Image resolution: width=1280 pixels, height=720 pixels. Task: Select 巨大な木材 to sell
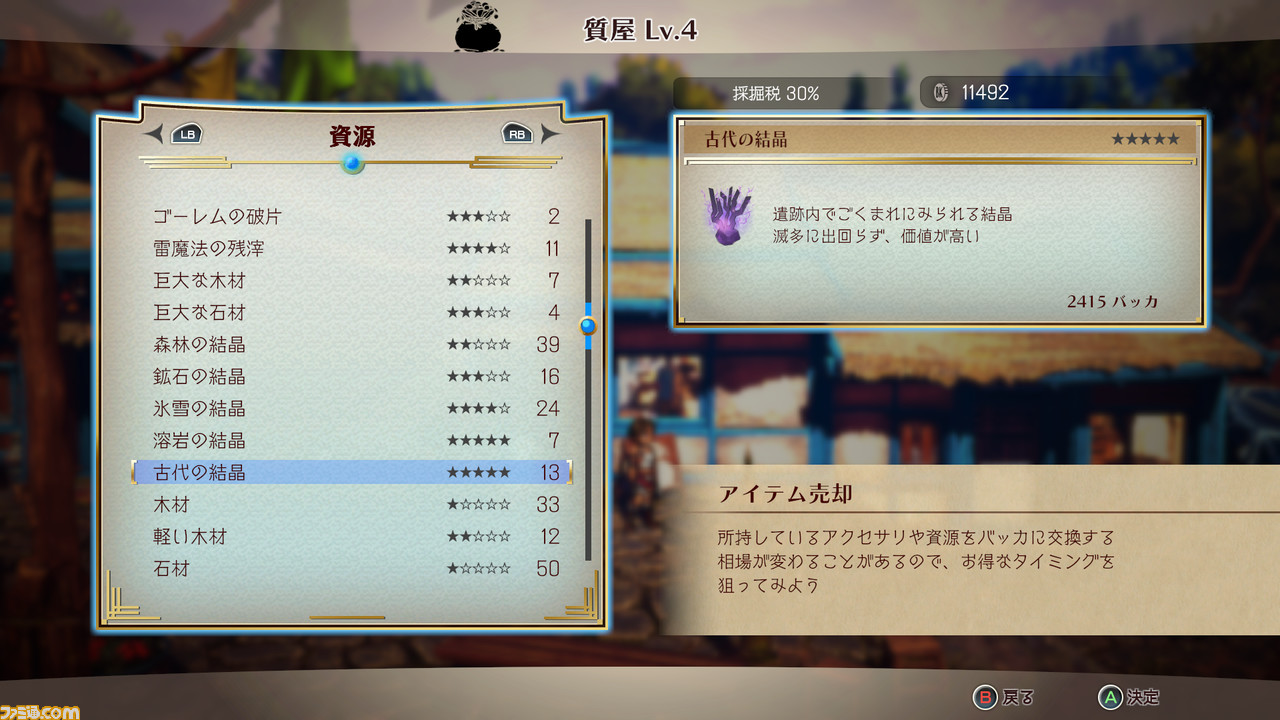click(x=350, y=280)
